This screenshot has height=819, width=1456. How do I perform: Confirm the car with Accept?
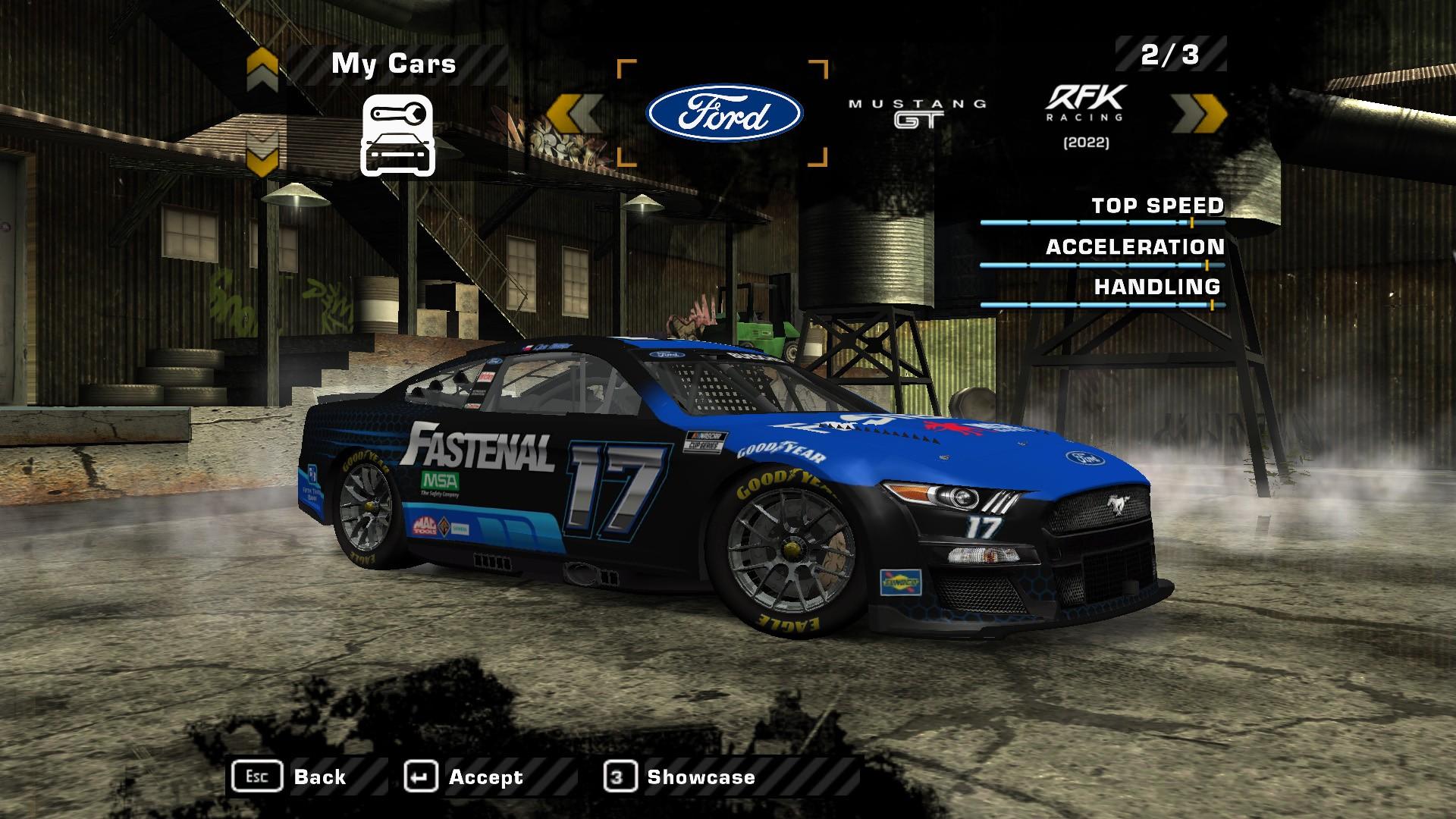(x=464, y=777)
